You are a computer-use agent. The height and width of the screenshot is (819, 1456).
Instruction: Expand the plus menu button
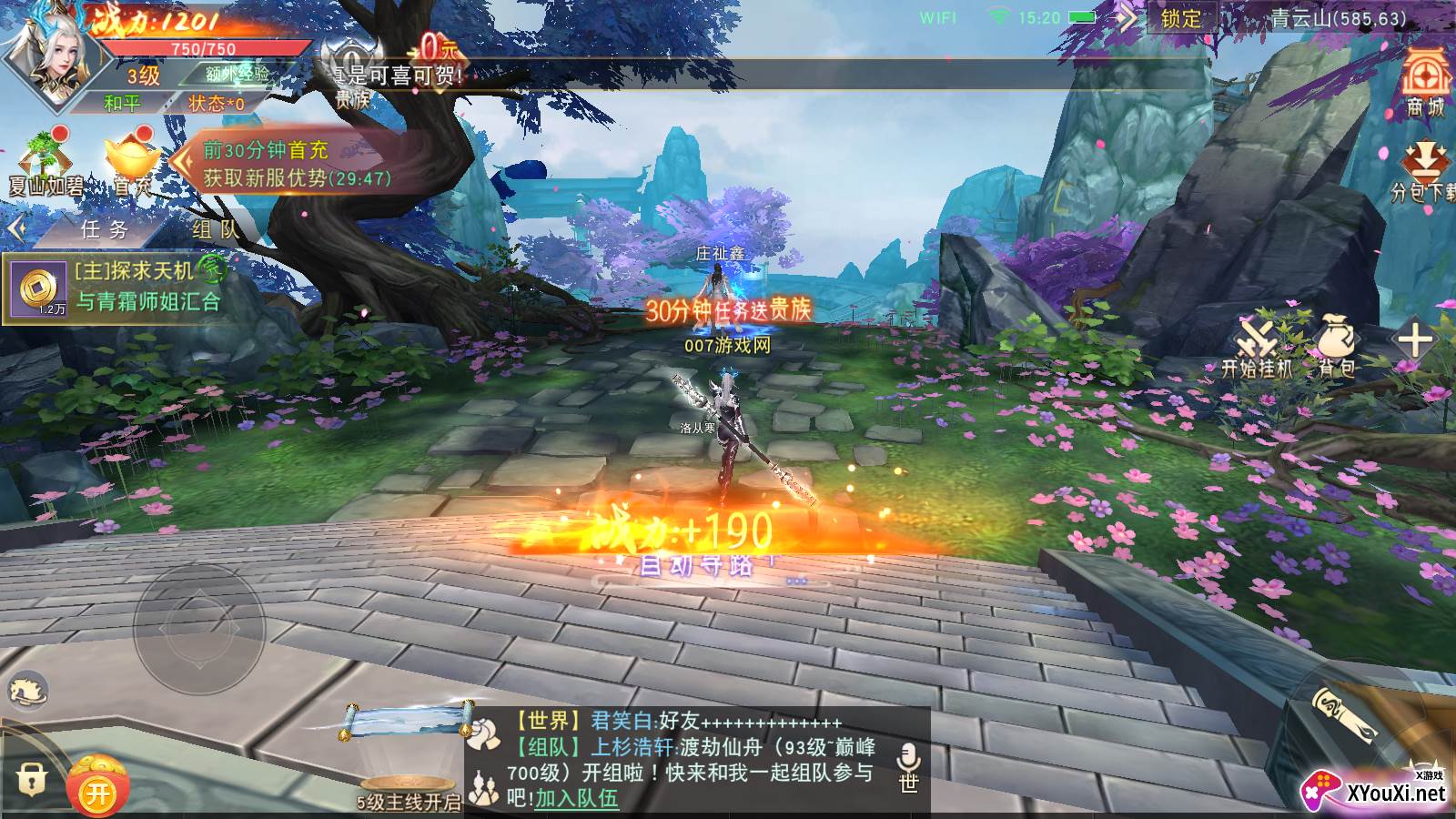(1415, 342)
